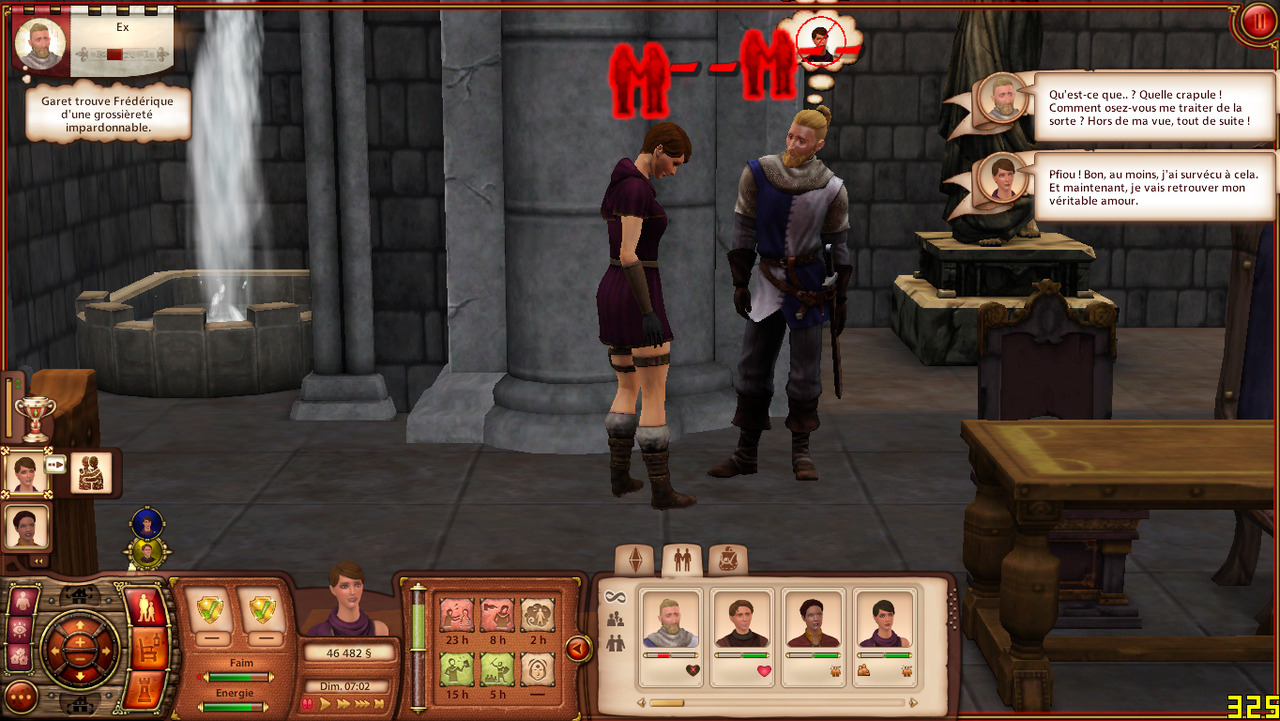Image resolution: width=1280 pixels, height=721 pixels.
Task: Switch to the furniture build mode button
Action: pyautogui.click(x=147, y=650)
